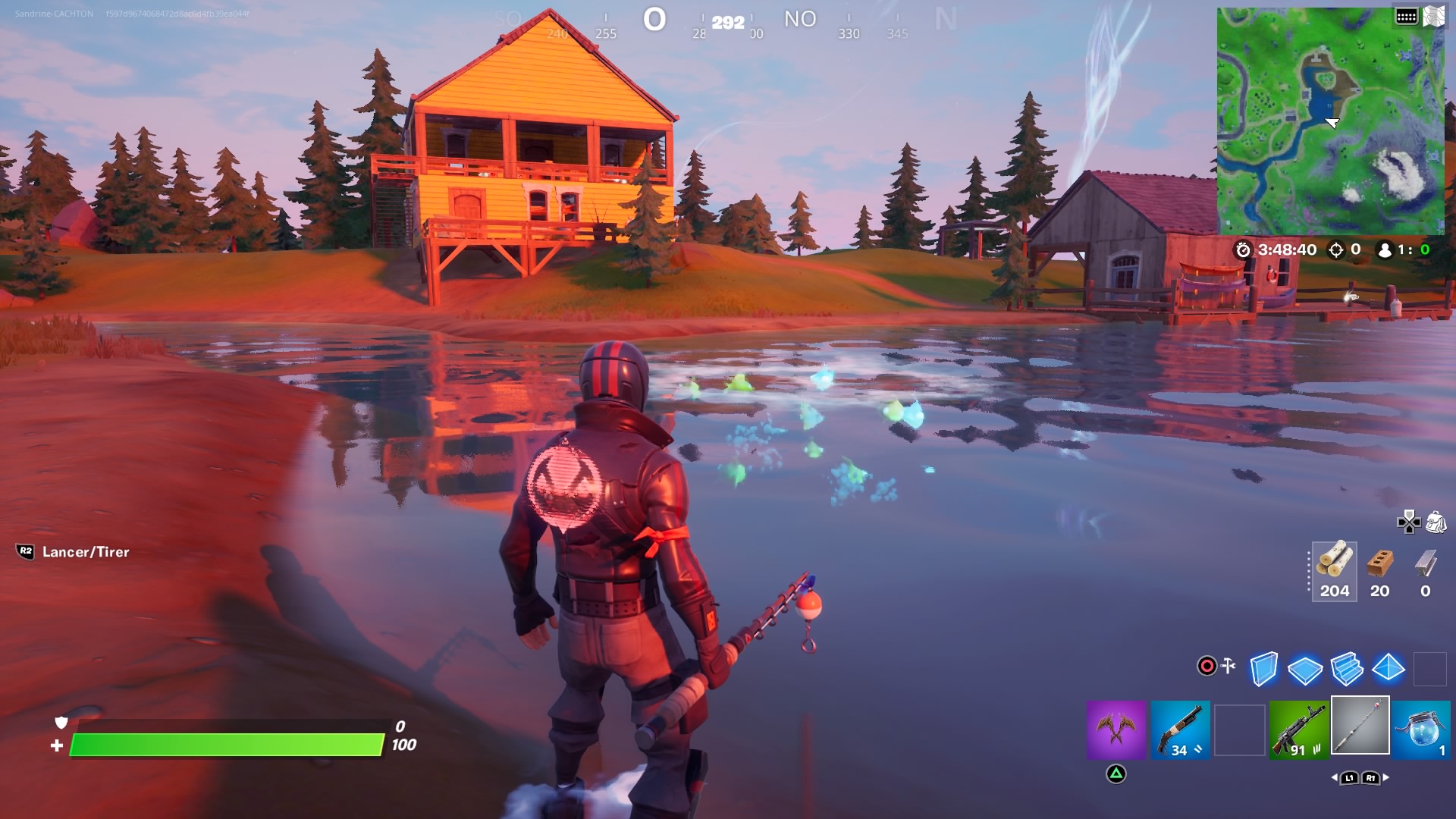Open the map icon beside the minimap
1456x819 pixels.
click(x=1434, y=15)
